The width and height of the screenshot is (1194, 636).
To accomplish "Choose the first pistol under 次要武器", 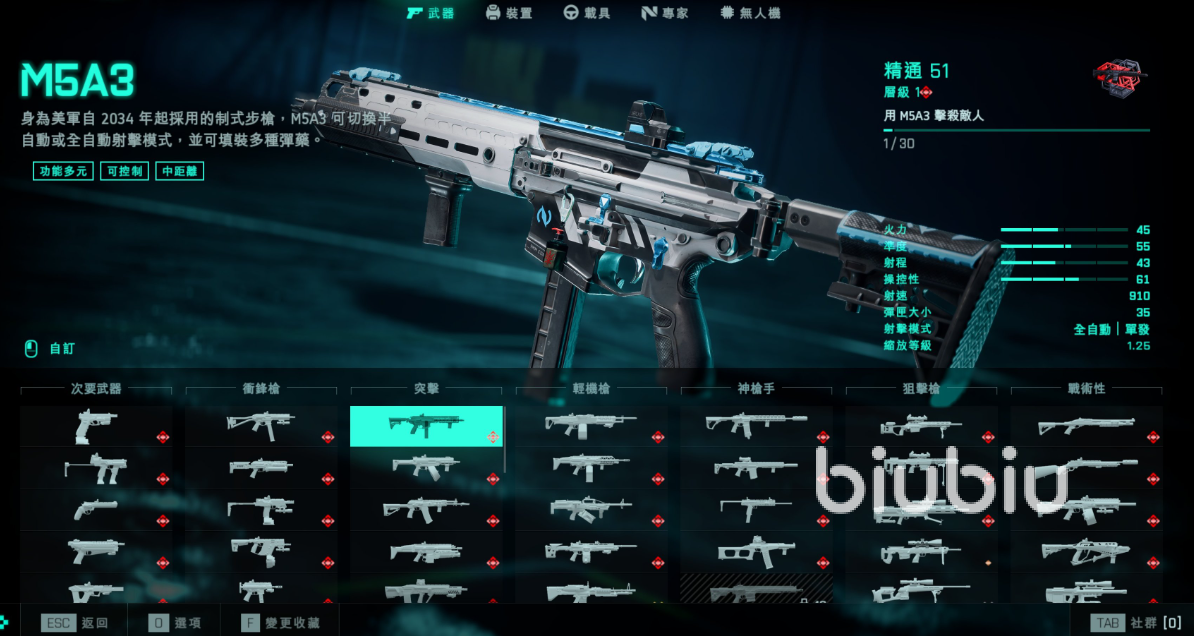I will (96, 426).
